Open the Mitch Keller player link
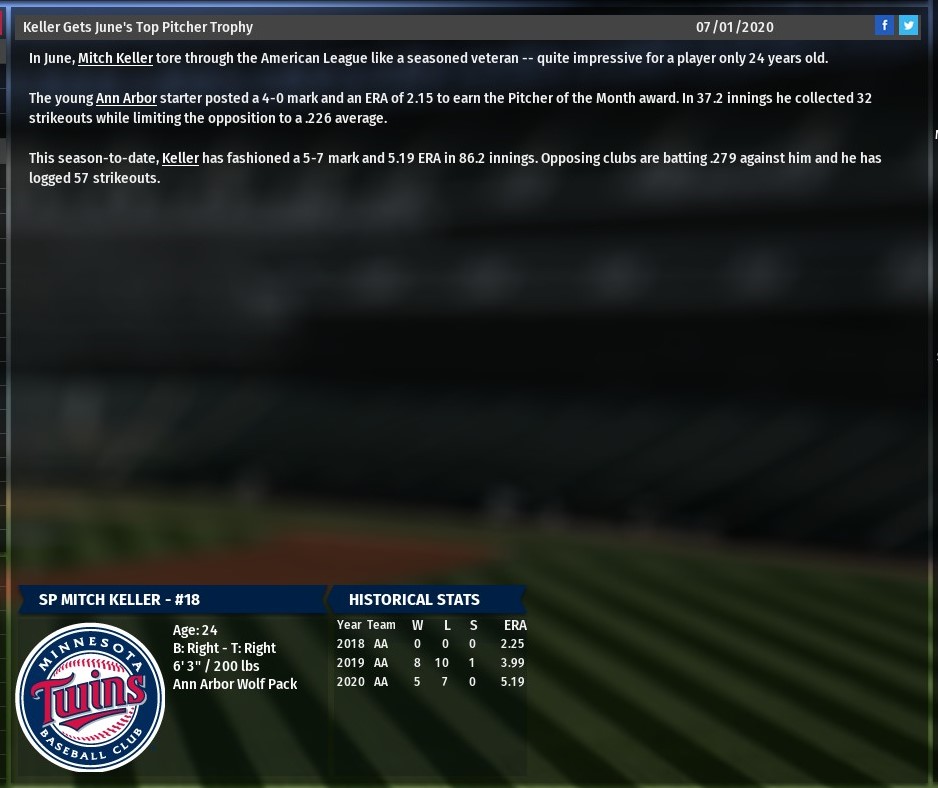 coord(115,58)
